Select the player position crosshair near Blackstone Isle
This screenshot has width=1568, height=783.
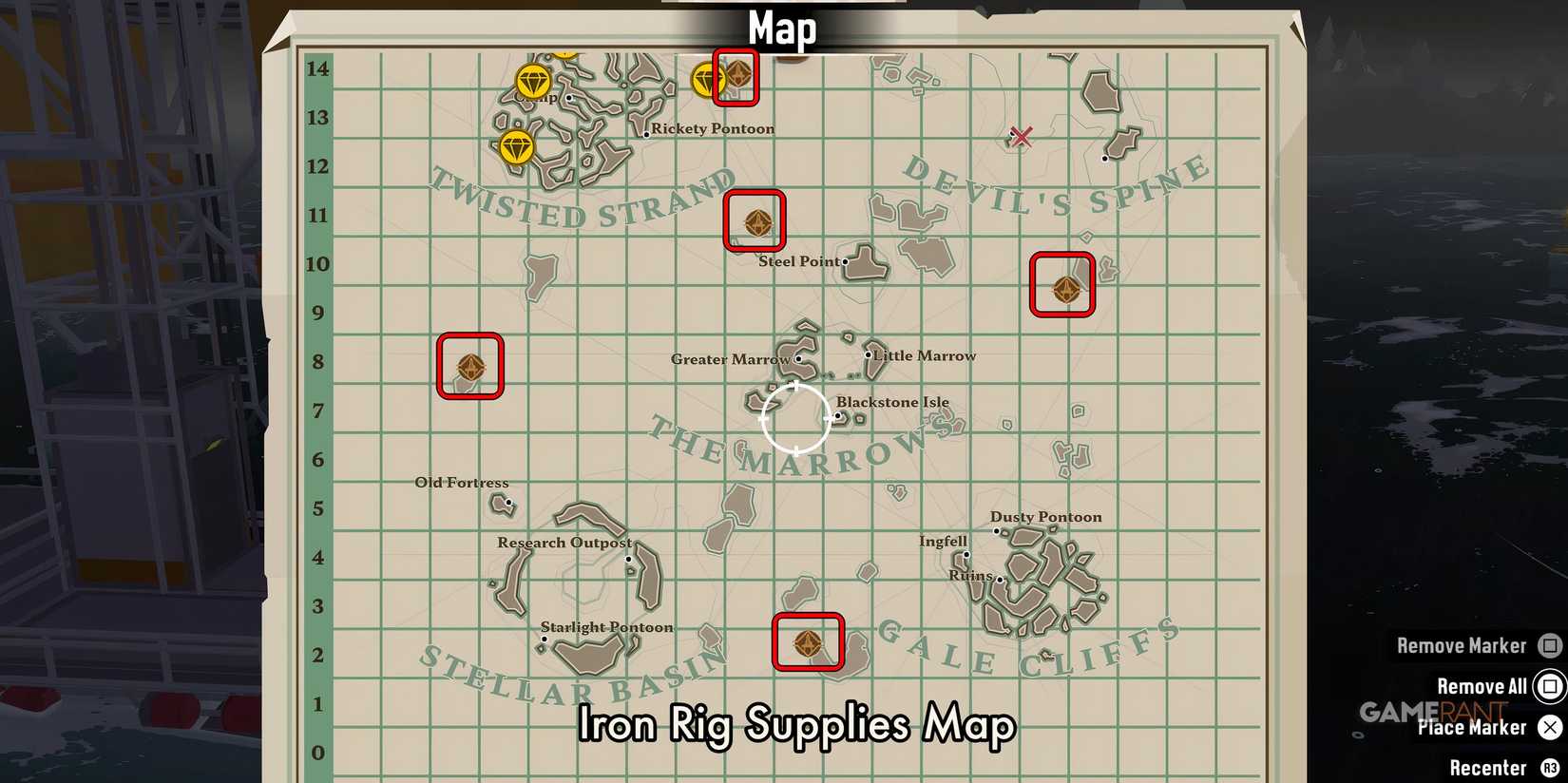(x=796, y=418)
